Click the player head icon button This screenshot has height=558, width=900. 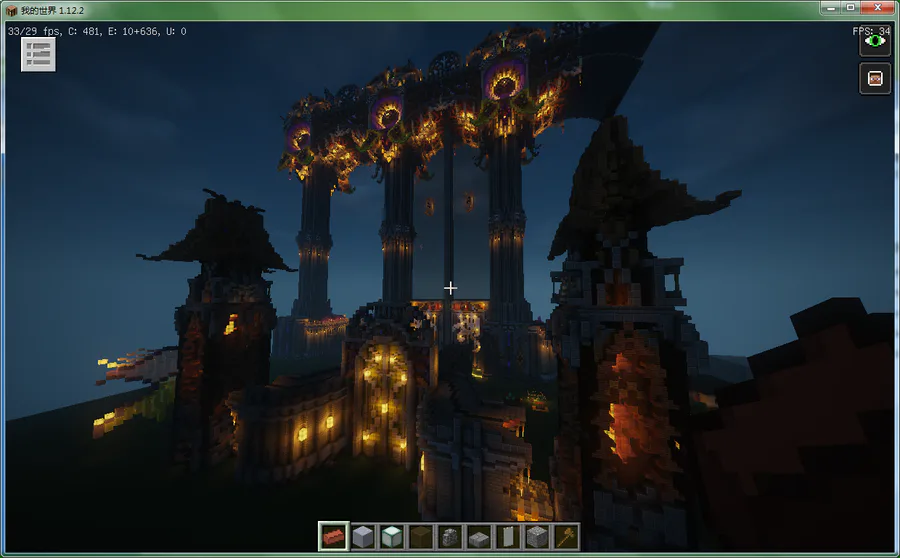click(x=875, y=79)
